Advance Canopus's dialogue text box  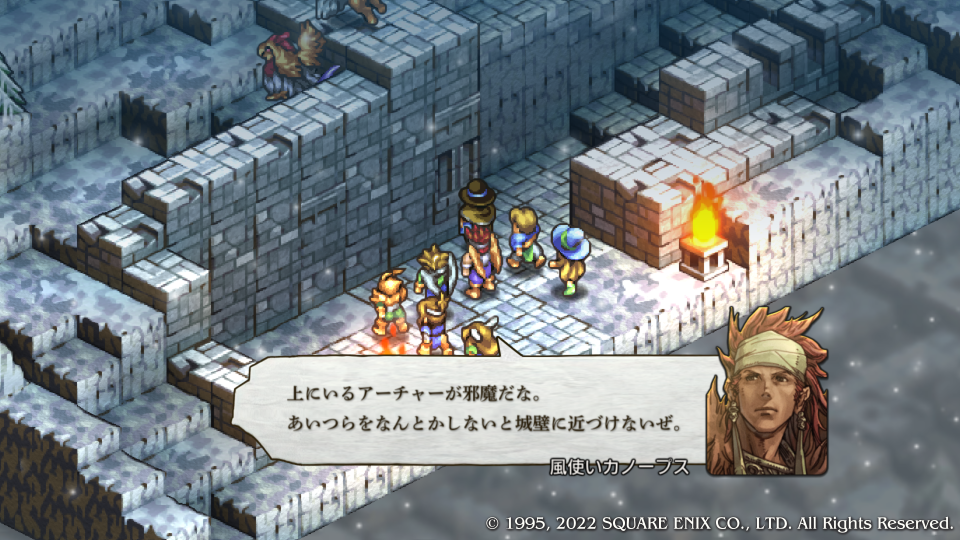coord(470,412)
